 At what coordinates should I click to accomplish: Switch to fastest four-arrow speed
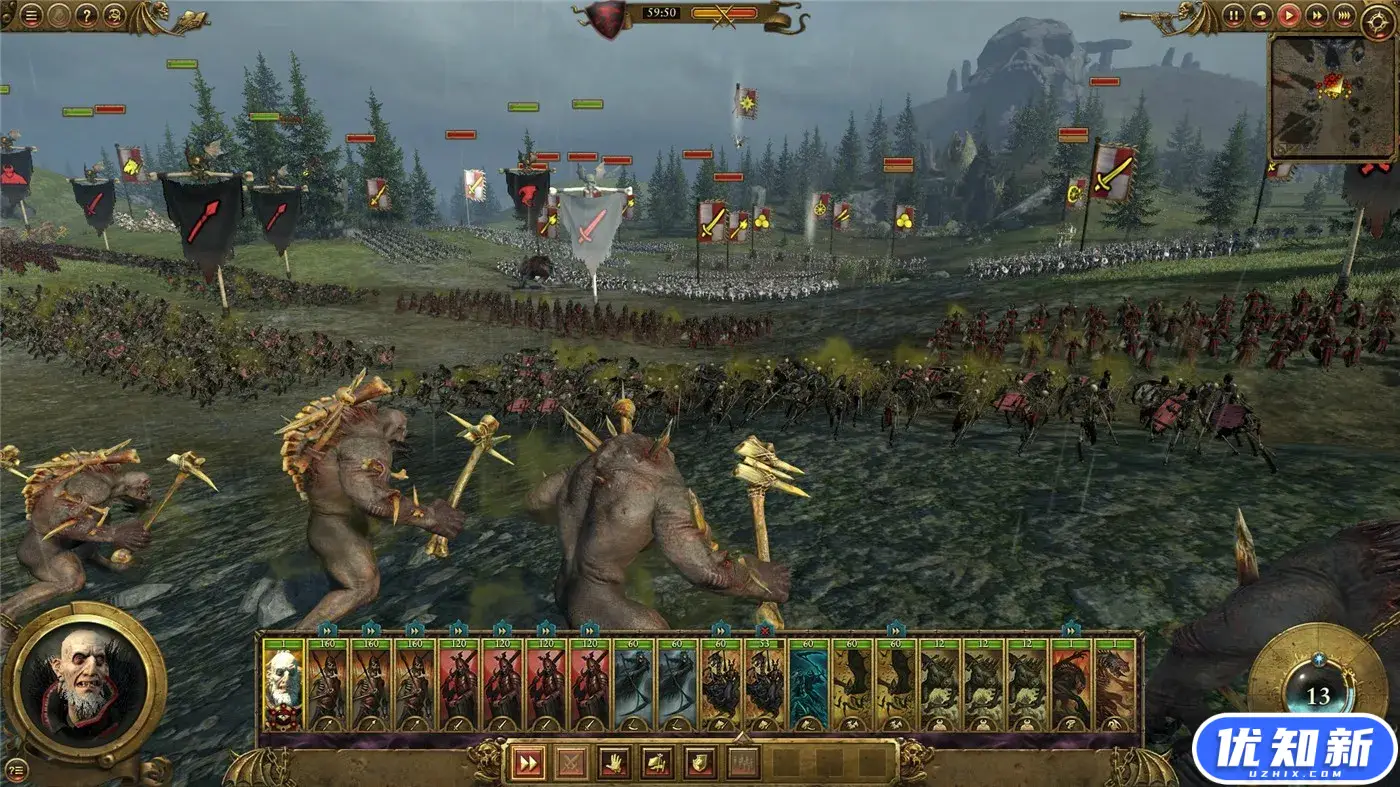1345,15
